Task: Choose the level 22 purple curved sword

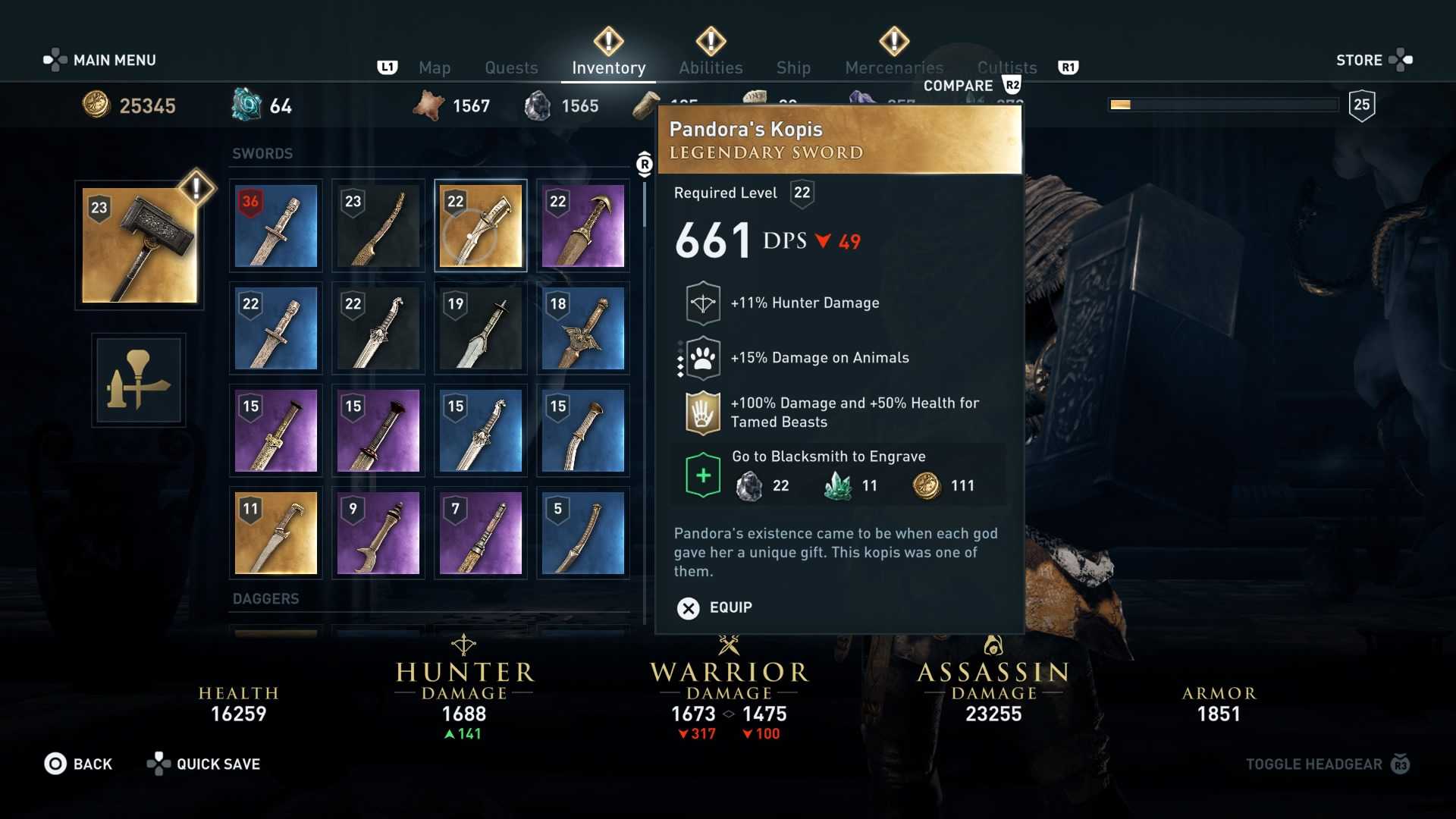Action: (582, 226)
